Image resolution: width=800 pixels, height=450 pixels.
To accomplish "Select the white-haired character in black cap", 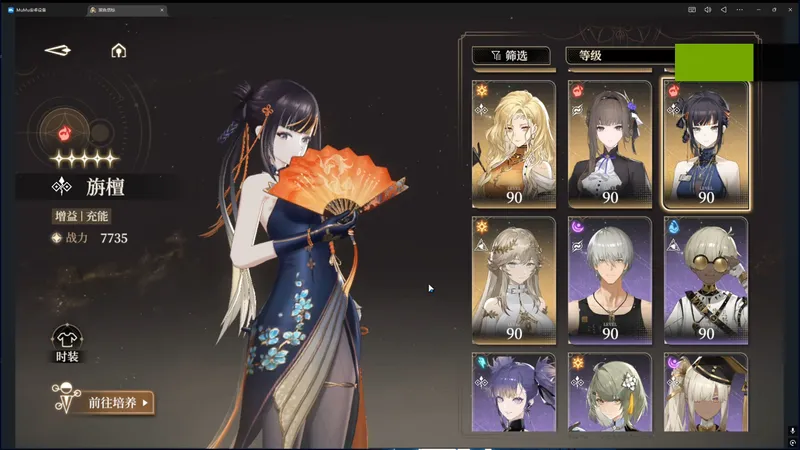I will tap(705, 393).
